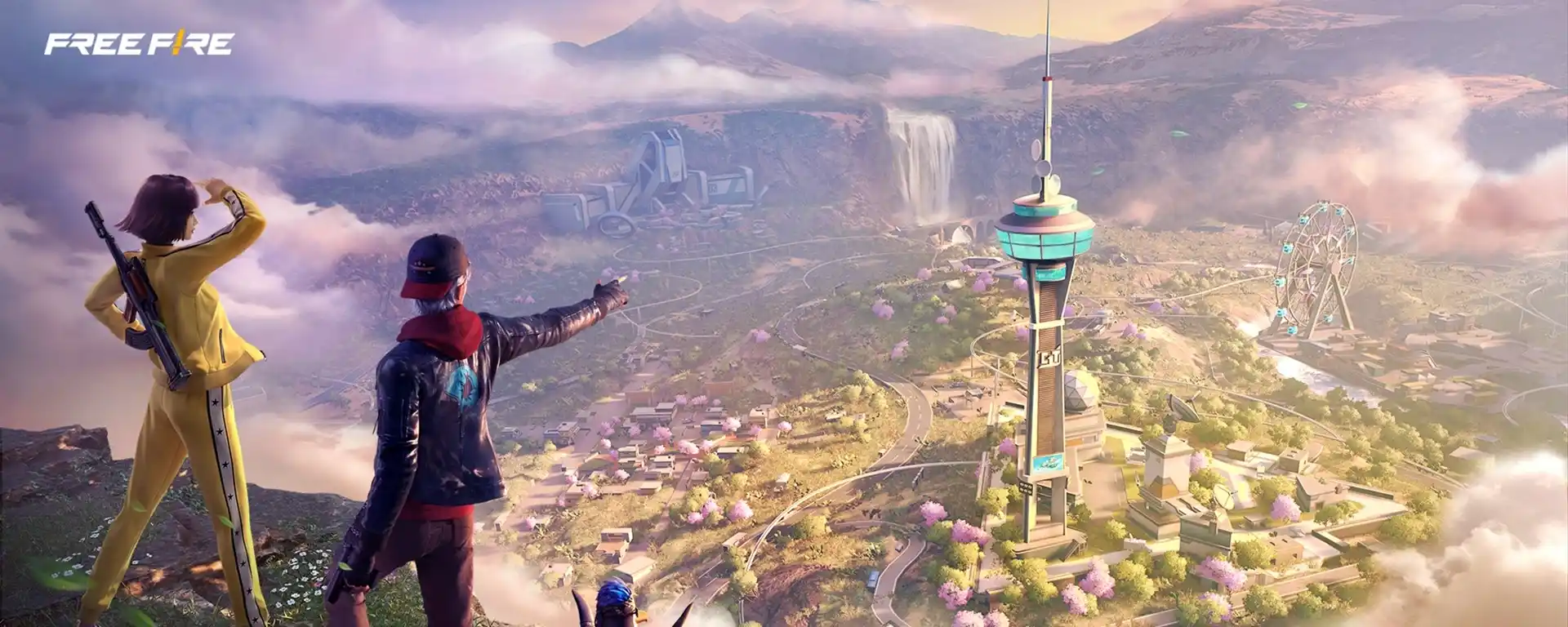1568x627 pixels.
Task: Click the Free Fire logo
Action: point(139,44)
